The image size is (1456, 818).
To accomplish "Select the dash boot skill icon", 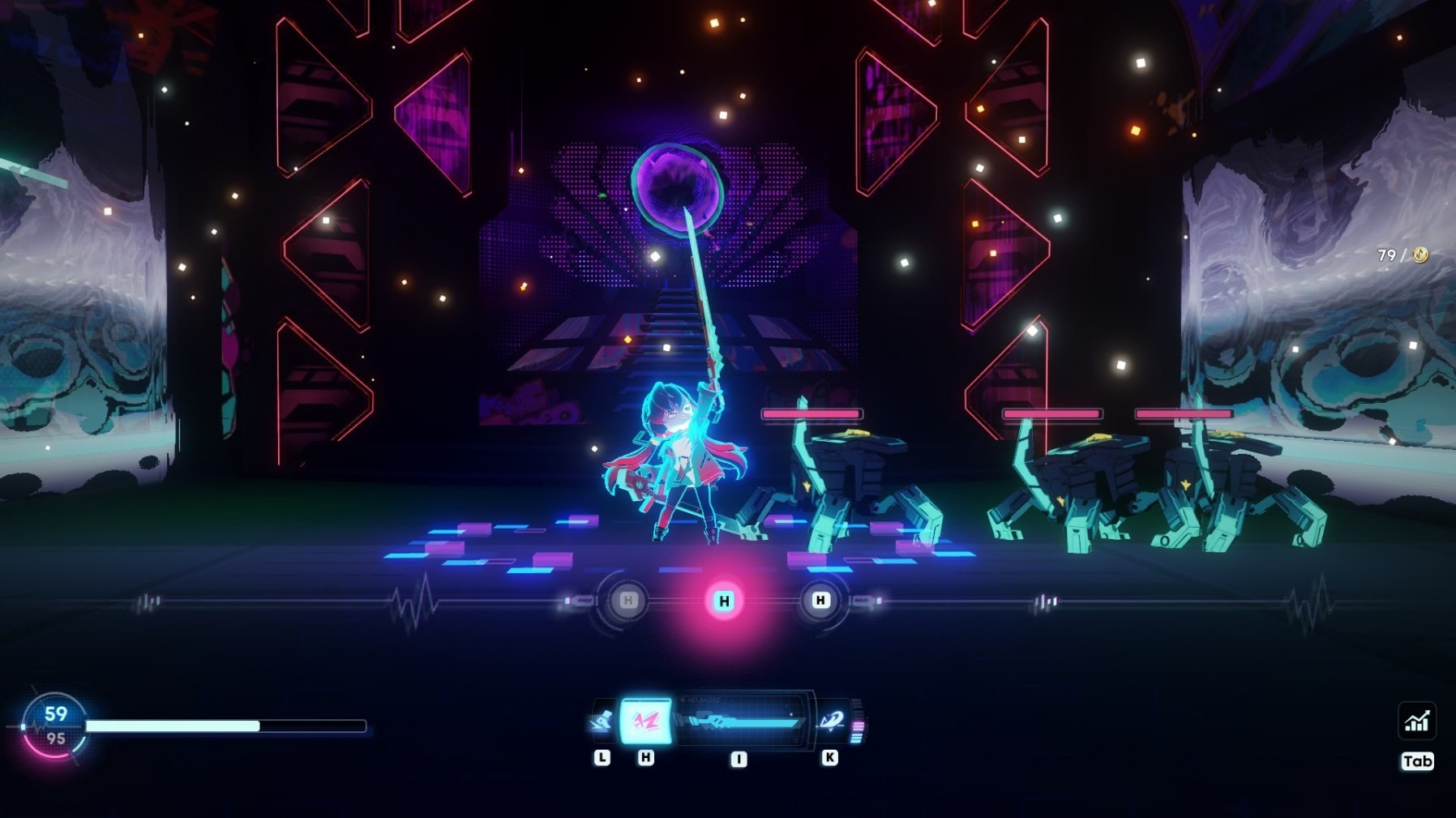I will (602, 721).
